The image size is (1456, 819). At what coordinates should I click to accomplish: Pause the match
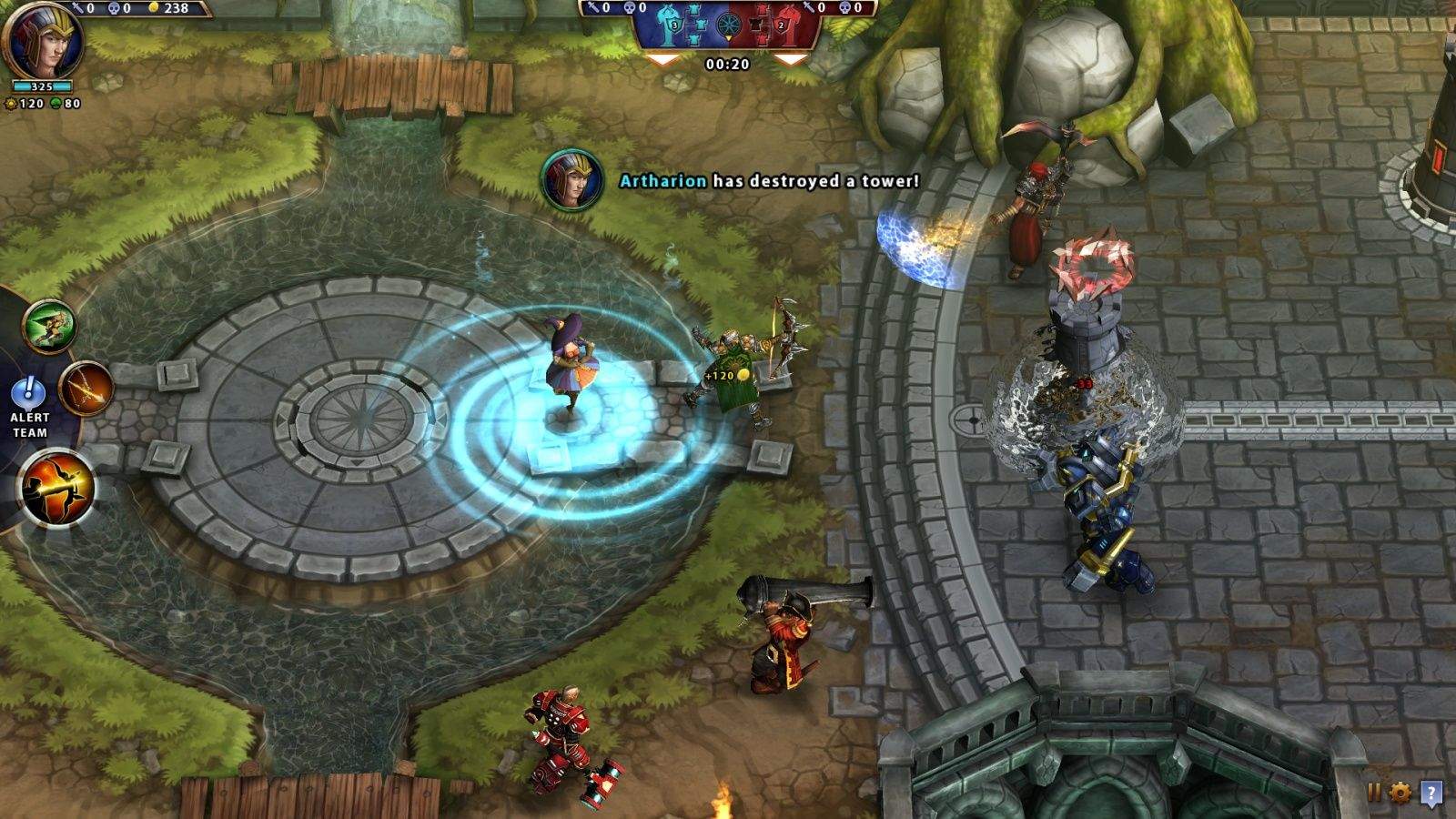[x=1374, y=792]
